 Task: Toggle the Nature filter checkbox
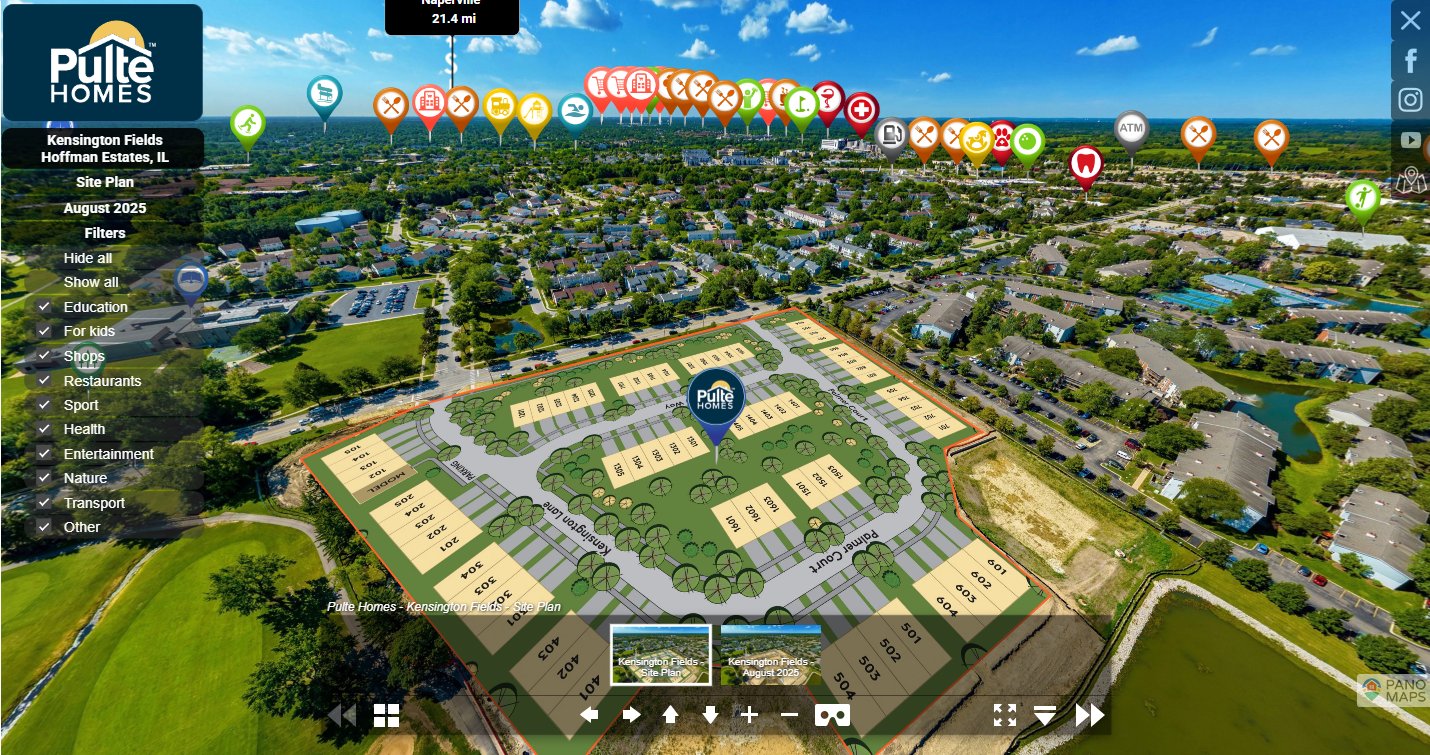point(44,478)
